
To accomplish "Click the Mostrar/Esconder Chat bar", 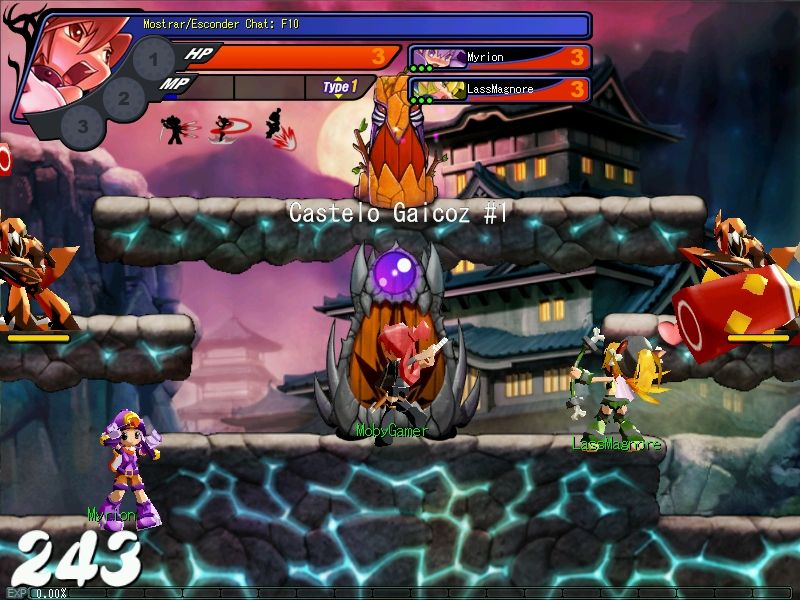I will tap(360, 24).
